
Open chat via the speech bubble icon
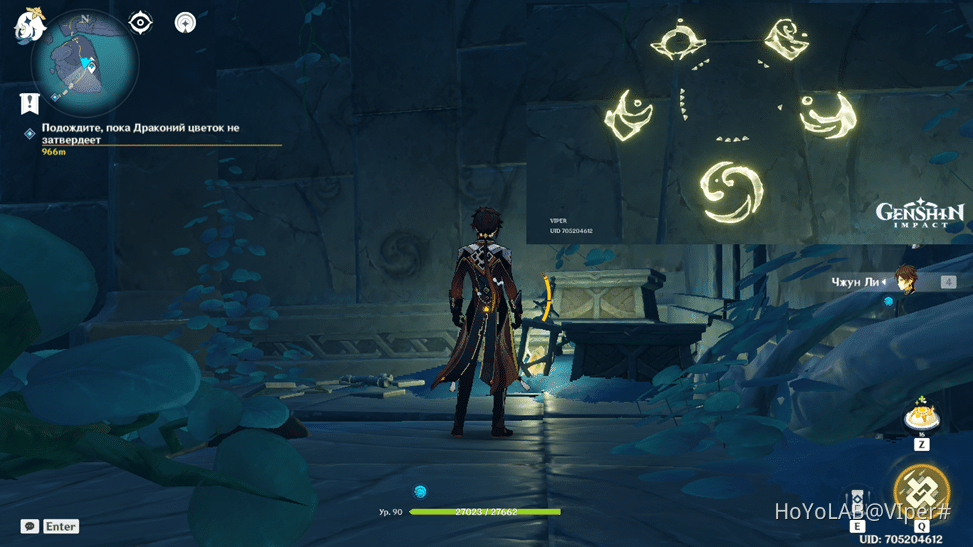tap(30, 526)
